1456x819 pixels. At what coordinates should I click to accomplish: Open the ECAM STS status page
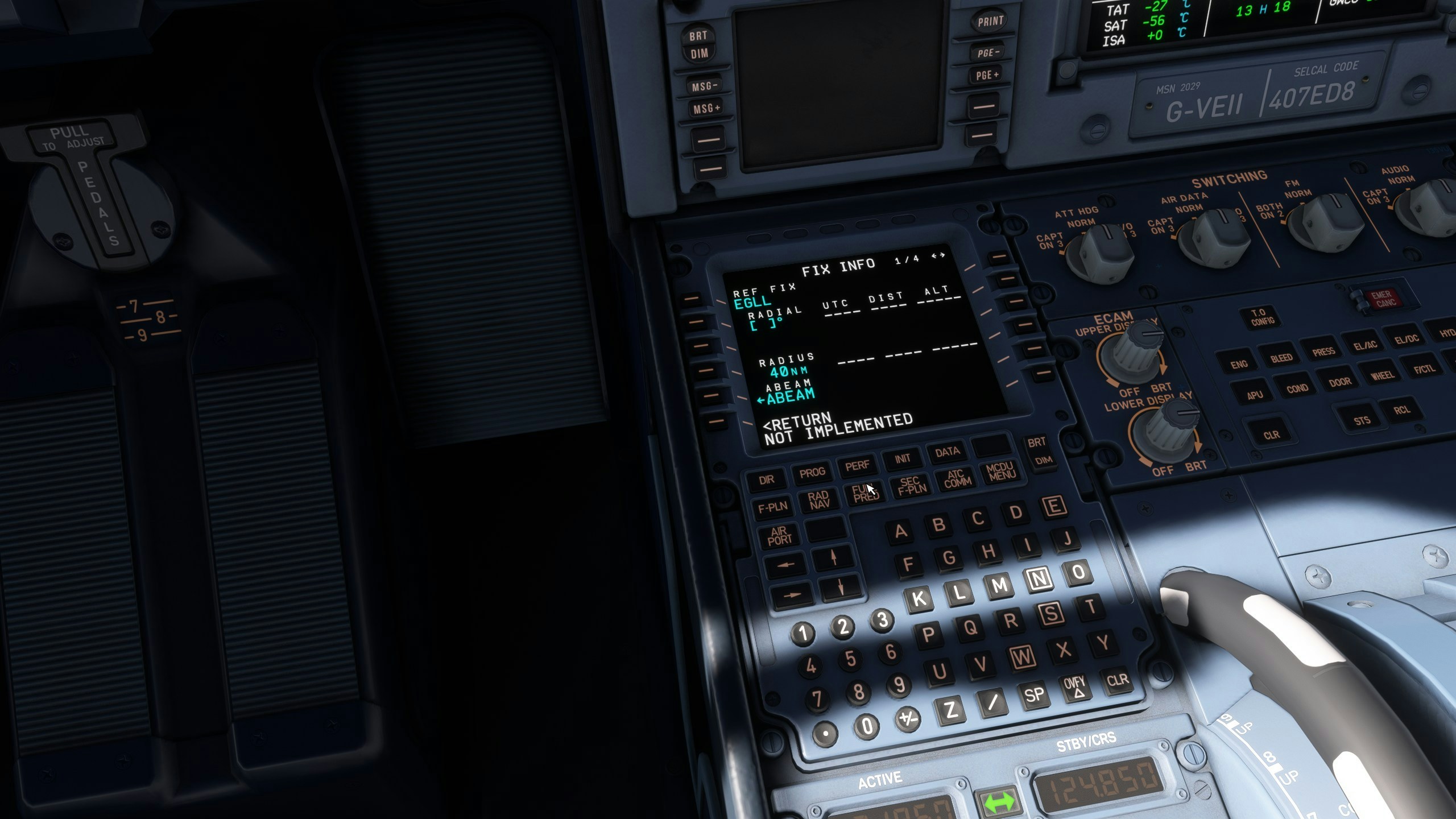click(1362, 421)
